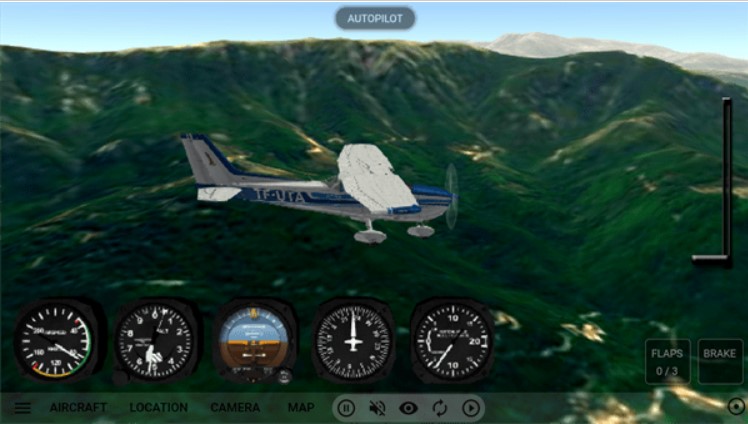748x424 pixels.
Task: Click the vertical throttle slider
Action: tap(725, 180)
